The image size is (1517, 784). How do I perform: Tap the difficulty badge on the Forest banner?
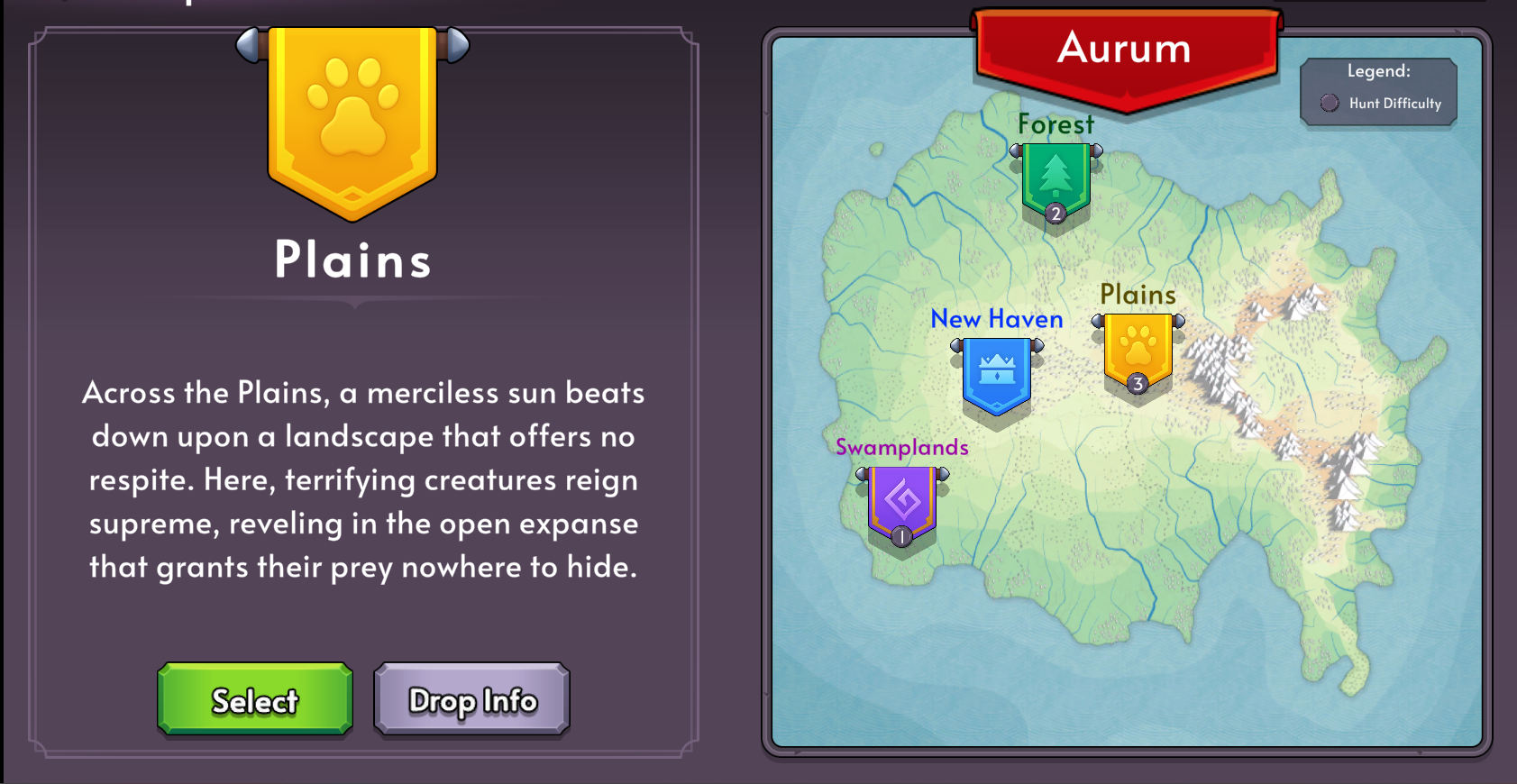coord(1056,214)
